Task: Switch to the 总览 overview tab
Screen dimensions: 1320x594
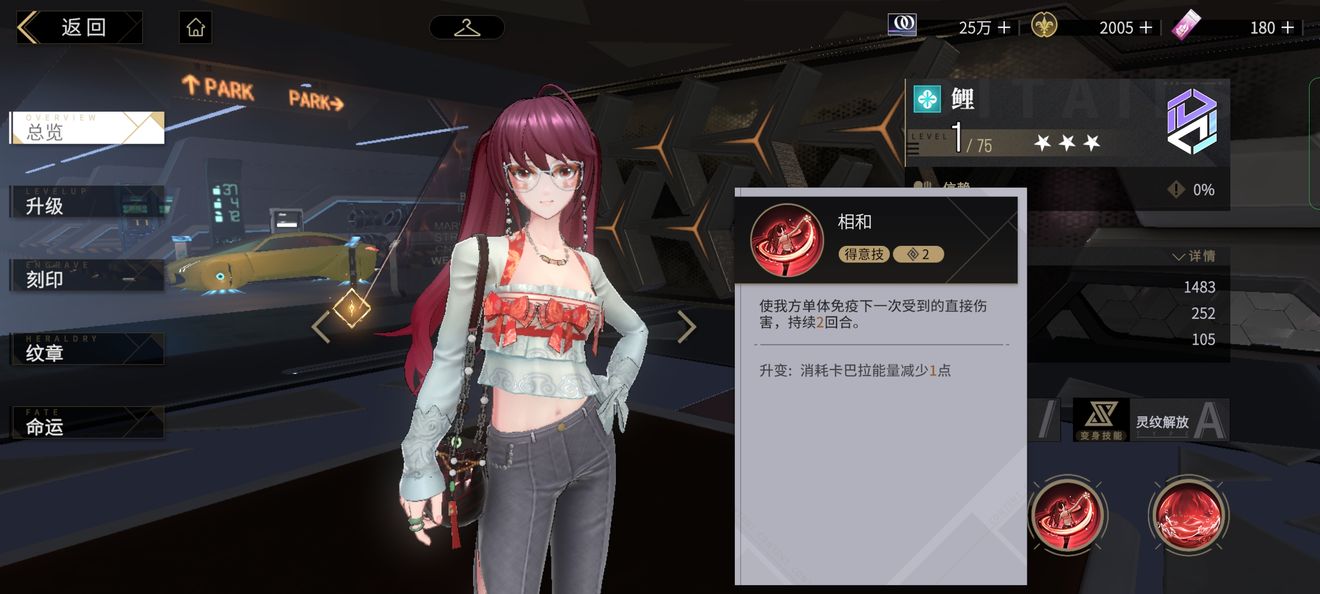Action: pyautogui.click(x=86, y=129)
